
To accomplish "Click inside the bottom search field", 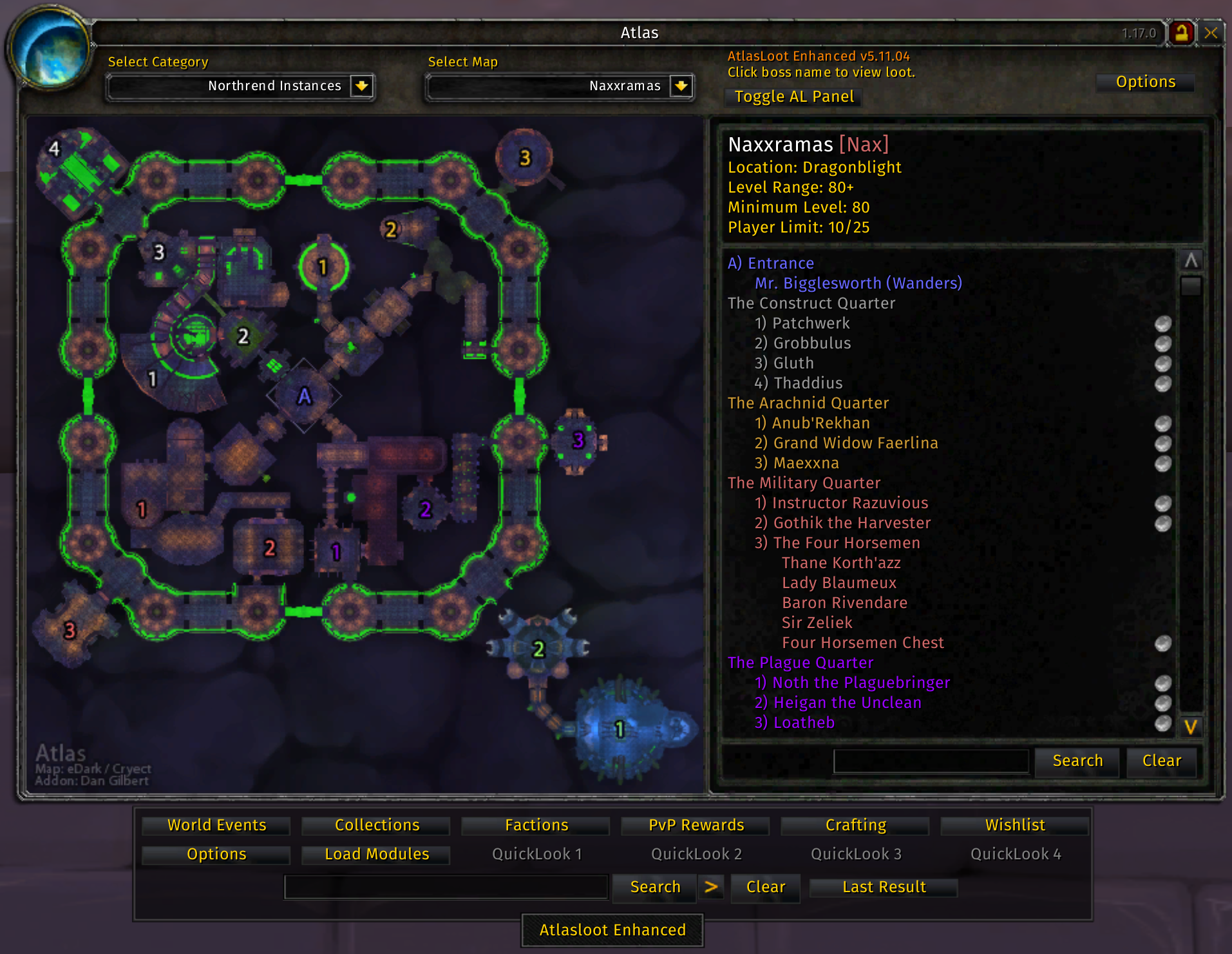I will pos(446,887).
